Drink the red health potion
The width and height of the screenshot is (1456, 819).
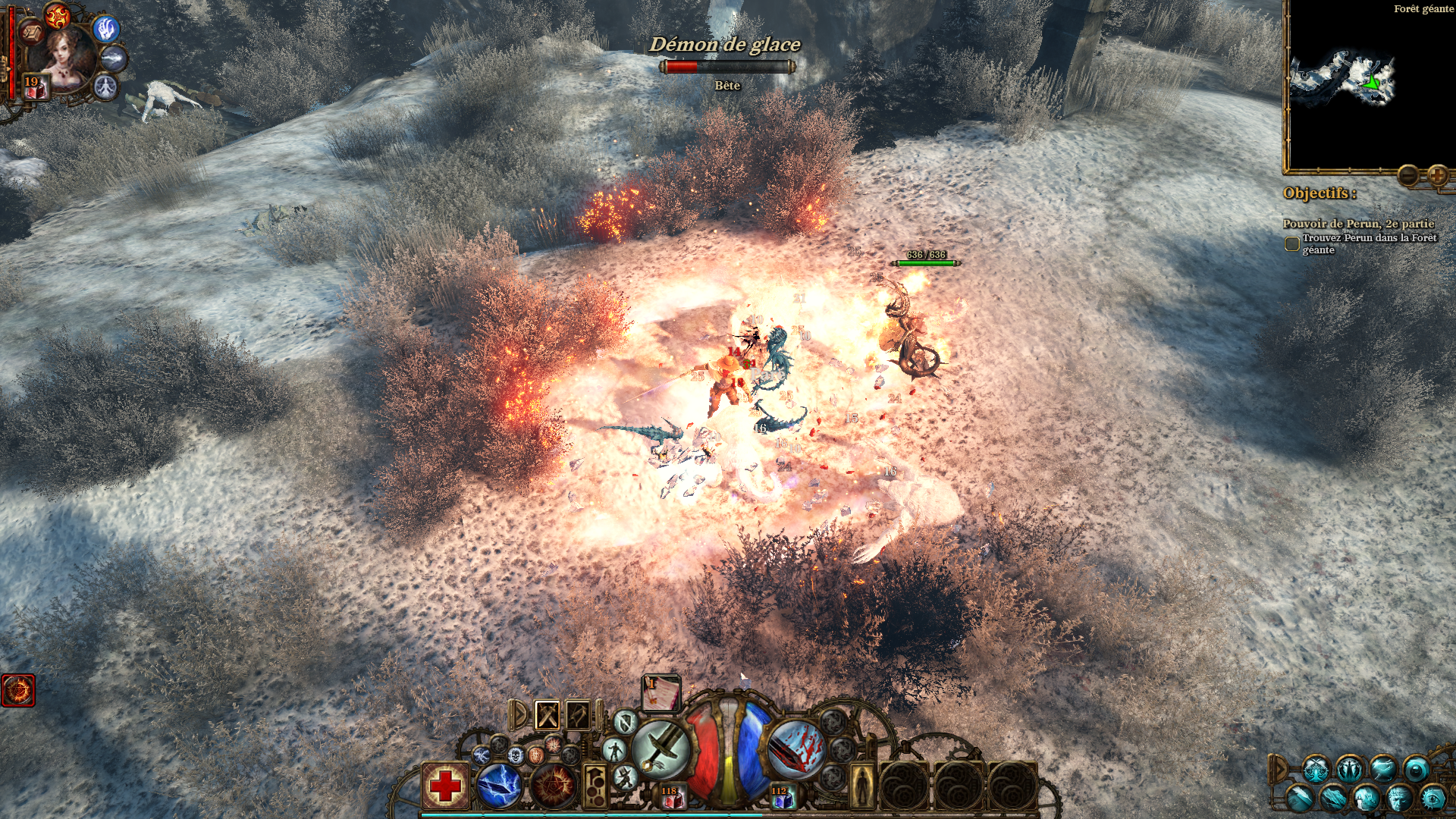670,797
